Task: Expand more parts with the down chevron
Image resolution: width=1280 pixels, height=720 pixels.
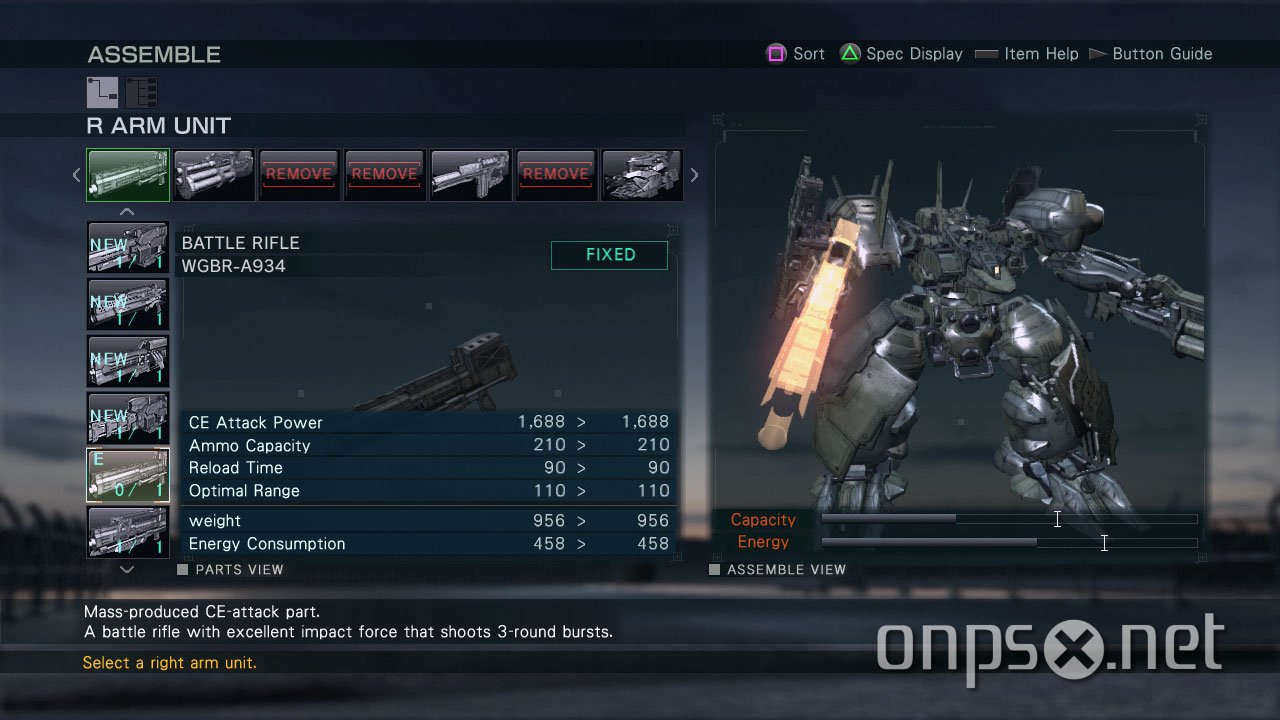Action: click(127, 567)
